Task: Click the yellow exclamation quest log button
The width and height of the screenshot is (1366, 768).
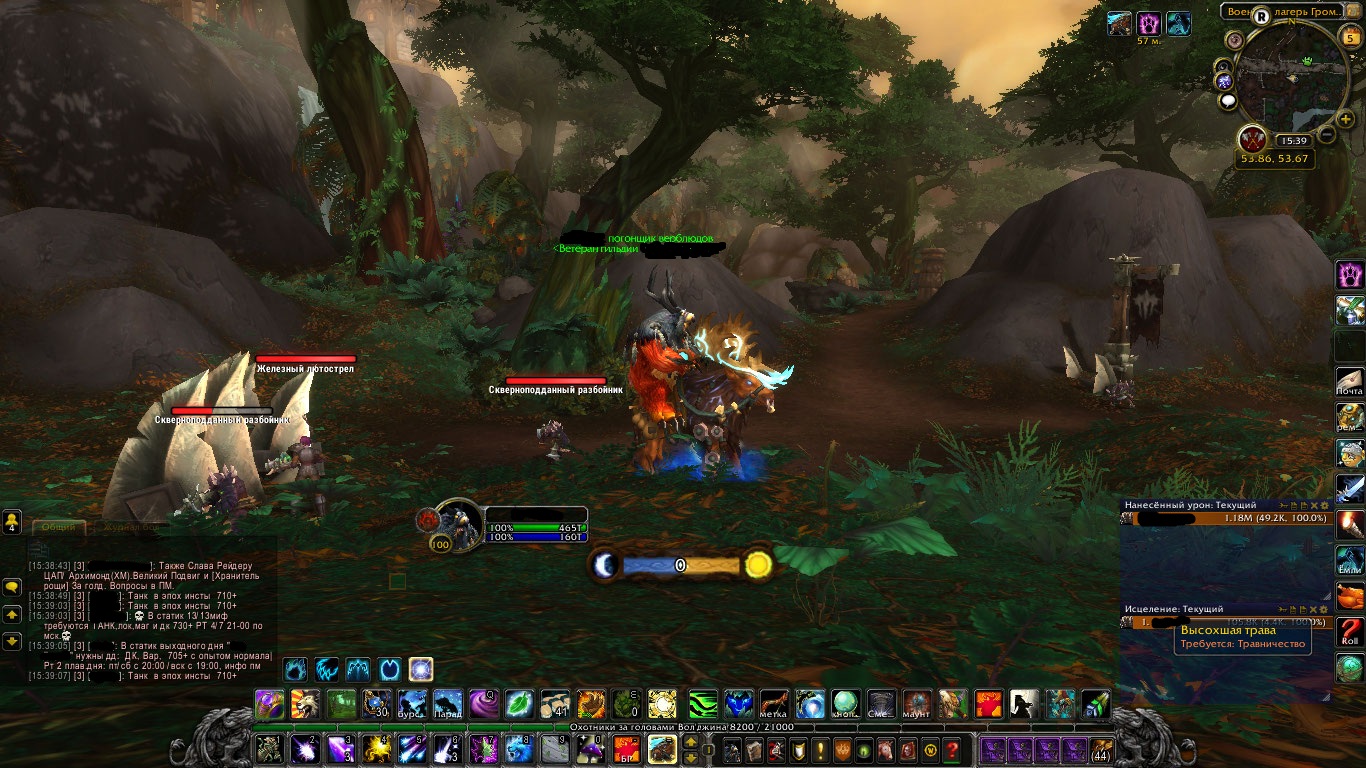Action: pos(820,749)
